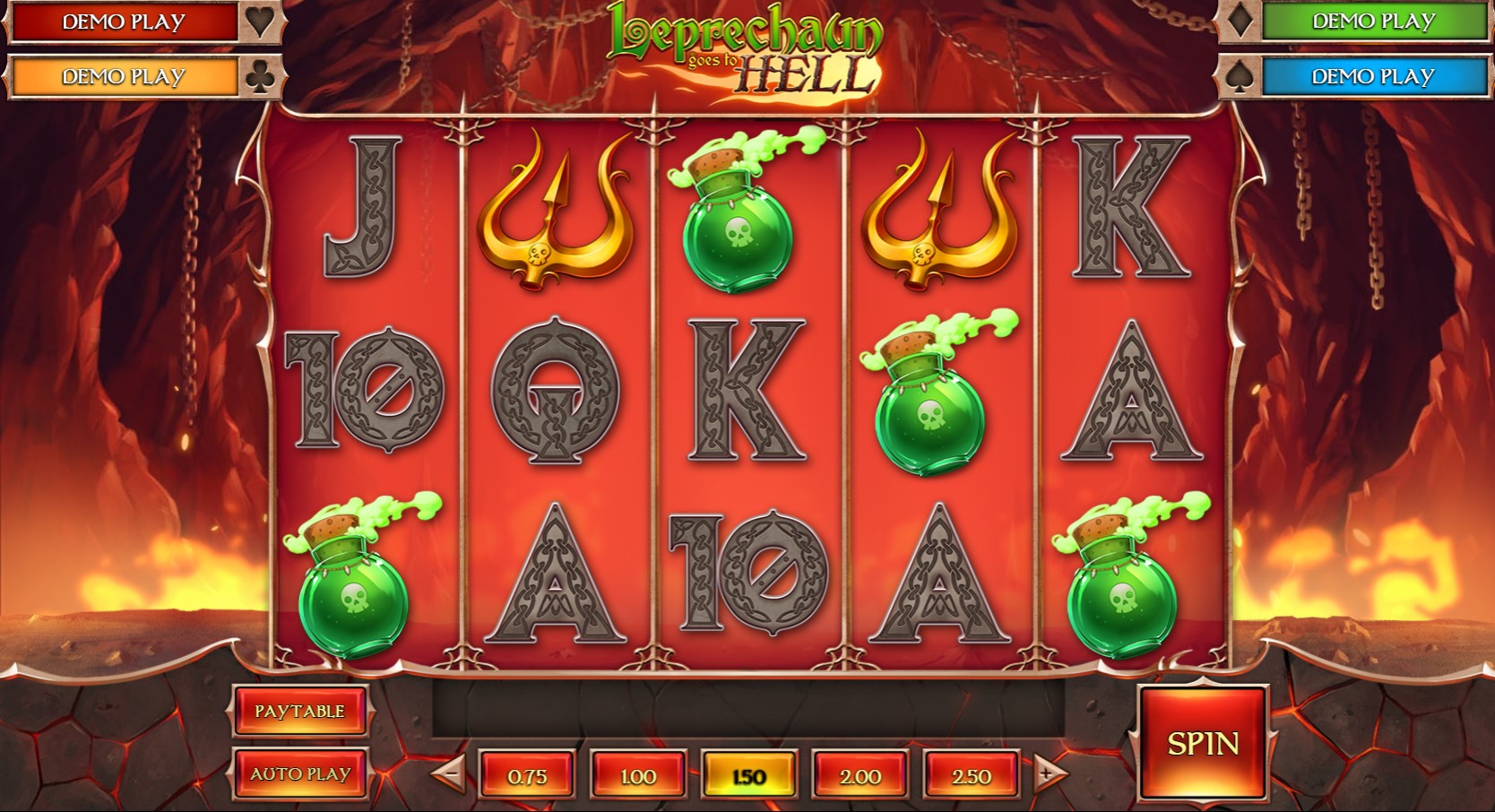Screen dimensions: 1495x812
Task: Click the spade suit icon
Action: pyautogui.click(x=1240, y=76)
